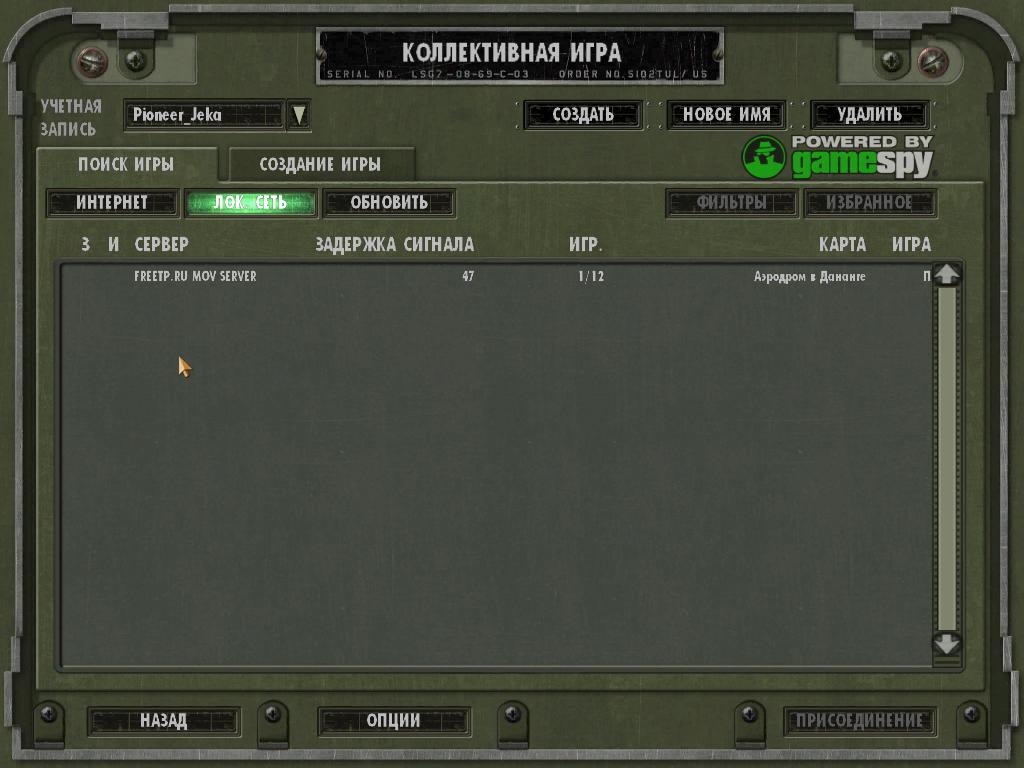Click the server list's scroll-up arrow

pyautogui.click(x=946, y=275)
